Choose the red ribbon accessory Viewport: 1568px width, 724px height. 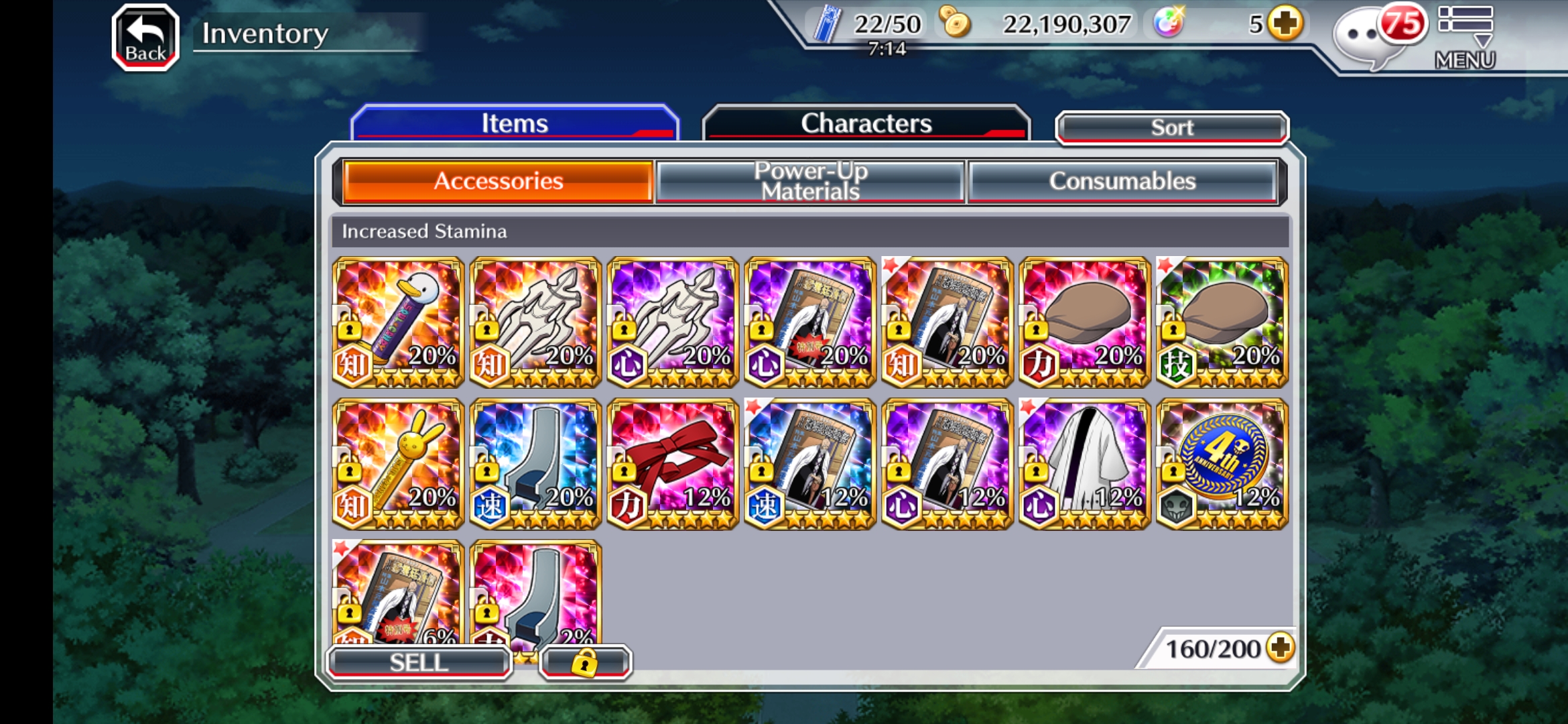point(673,464)
